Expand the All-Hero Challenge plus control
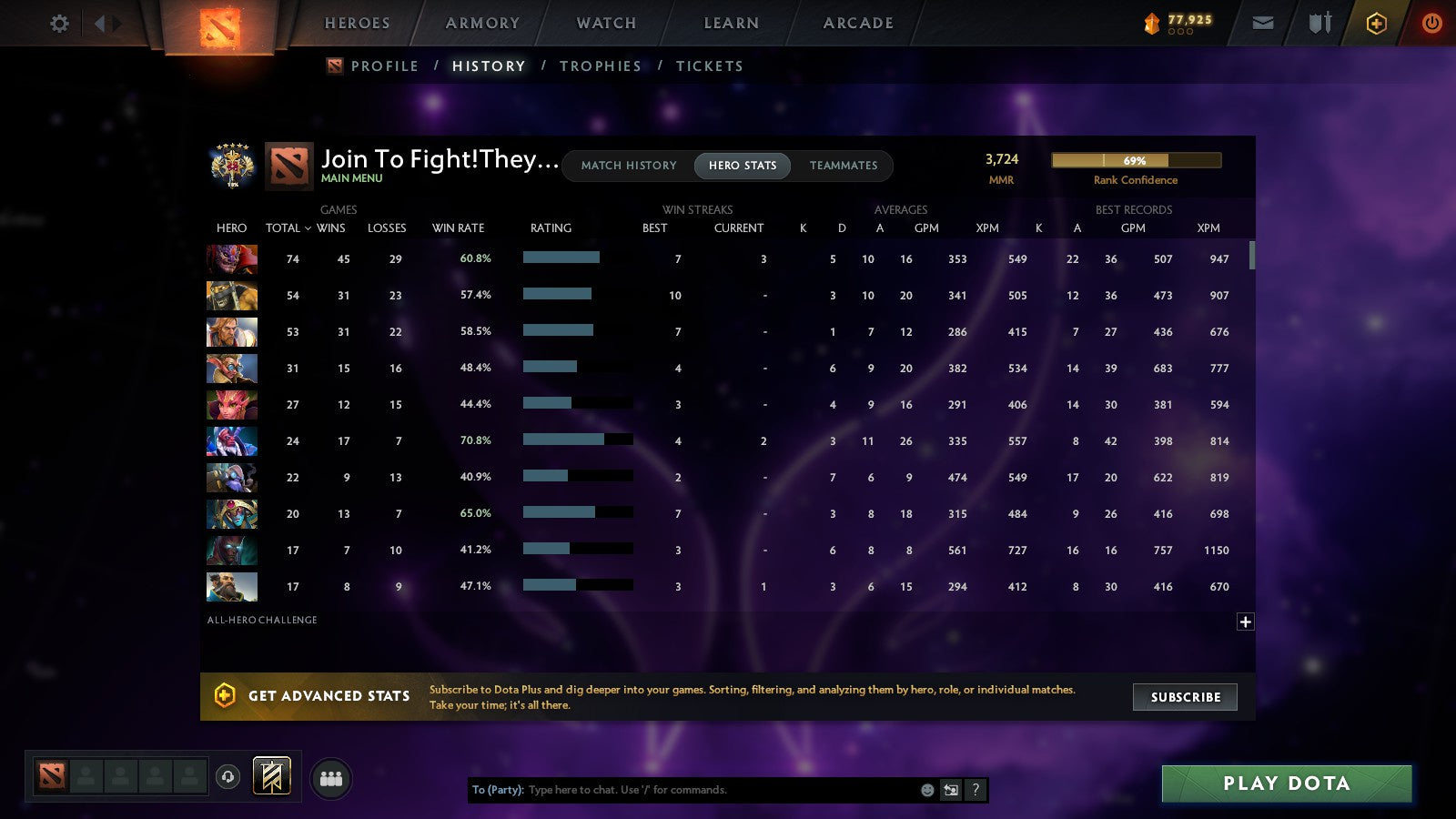 click(x=1245, y=621)
